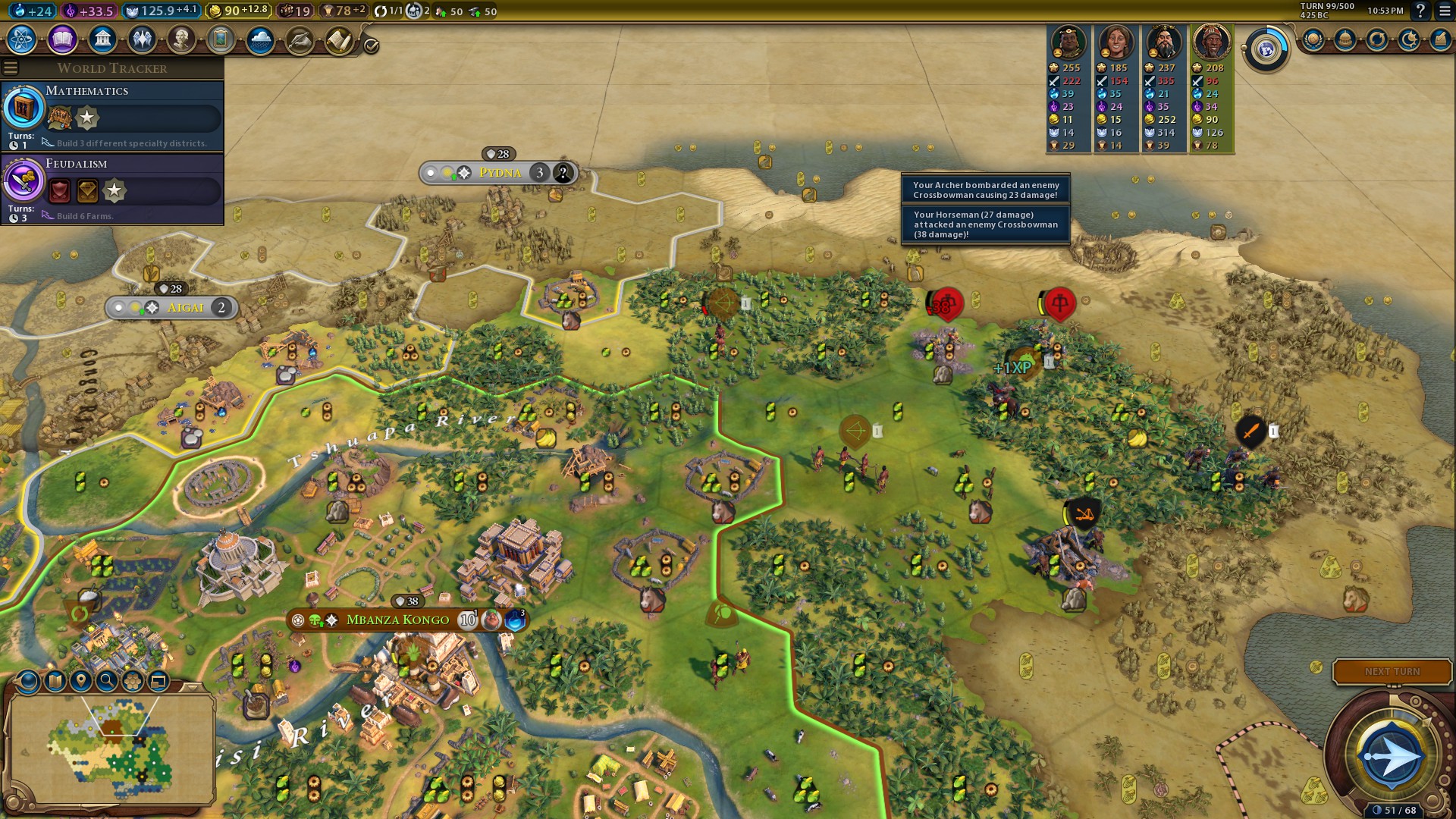Screen dimensions: 1456x819
Task: Click the Aigai city banner
Action: (x=185, y=308)
